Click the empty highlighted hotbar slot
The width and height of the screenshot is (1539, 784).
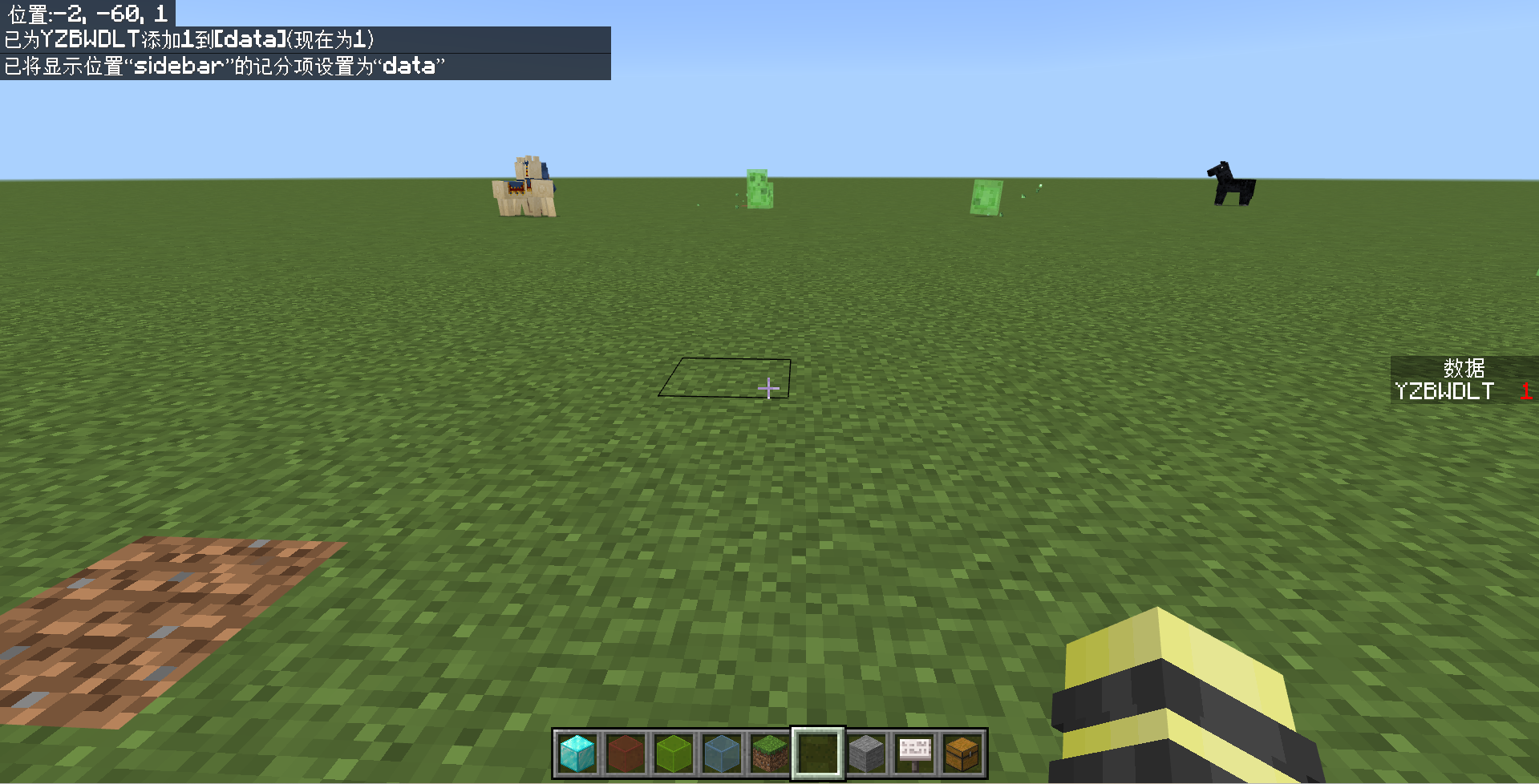(x=819, y=753)
